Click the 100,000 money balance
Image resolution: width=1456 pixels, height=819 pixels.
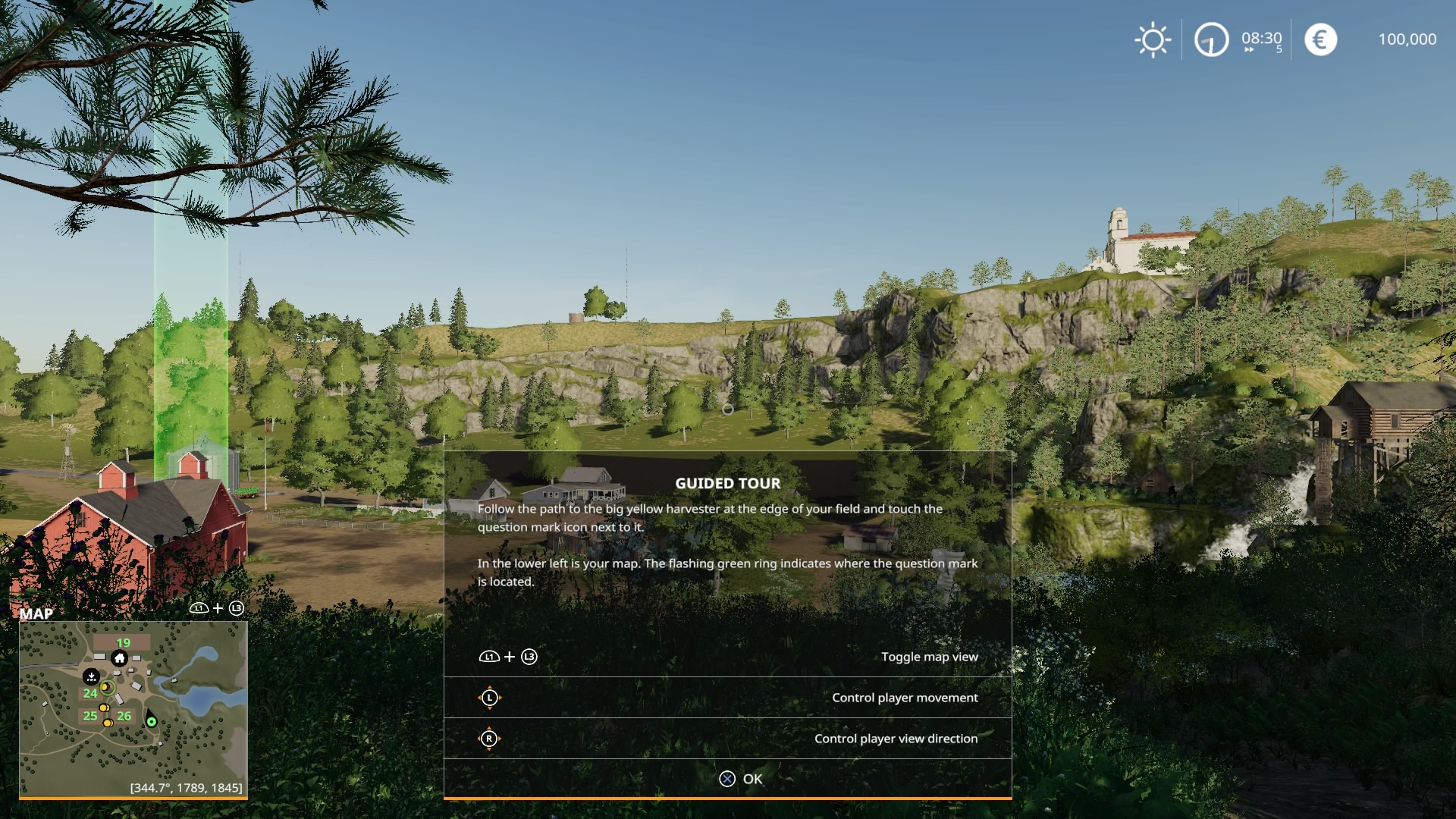tap(1407, 39)
